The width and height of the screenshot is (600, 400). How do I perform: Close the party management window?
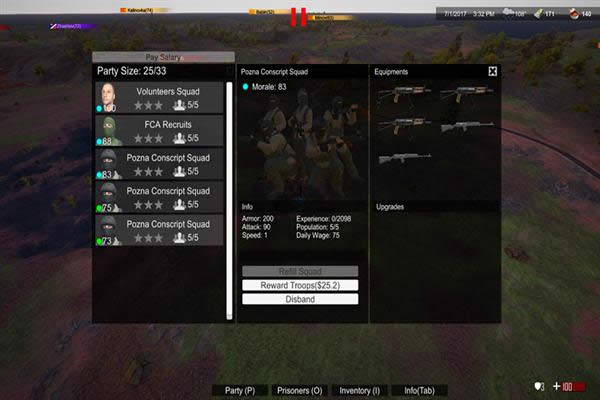[x=492, y=72]
